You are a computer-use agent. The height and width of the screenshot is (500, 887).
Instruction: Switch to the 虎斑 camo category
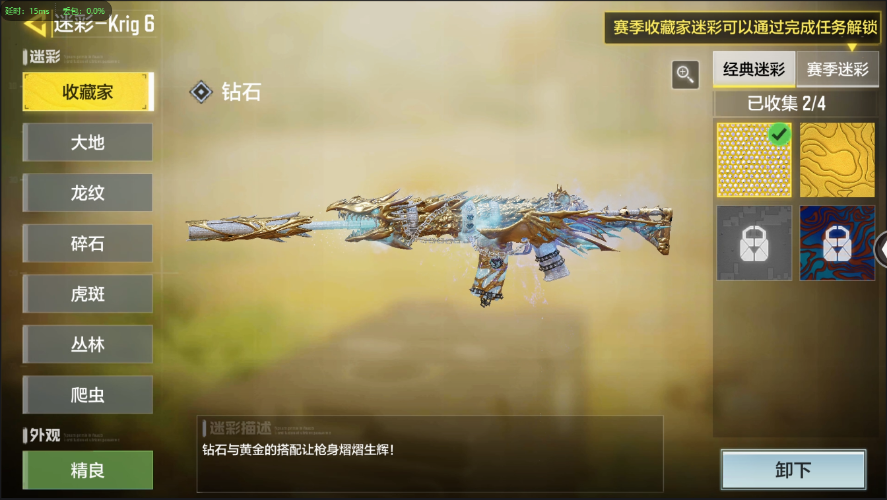coord(88,294)
